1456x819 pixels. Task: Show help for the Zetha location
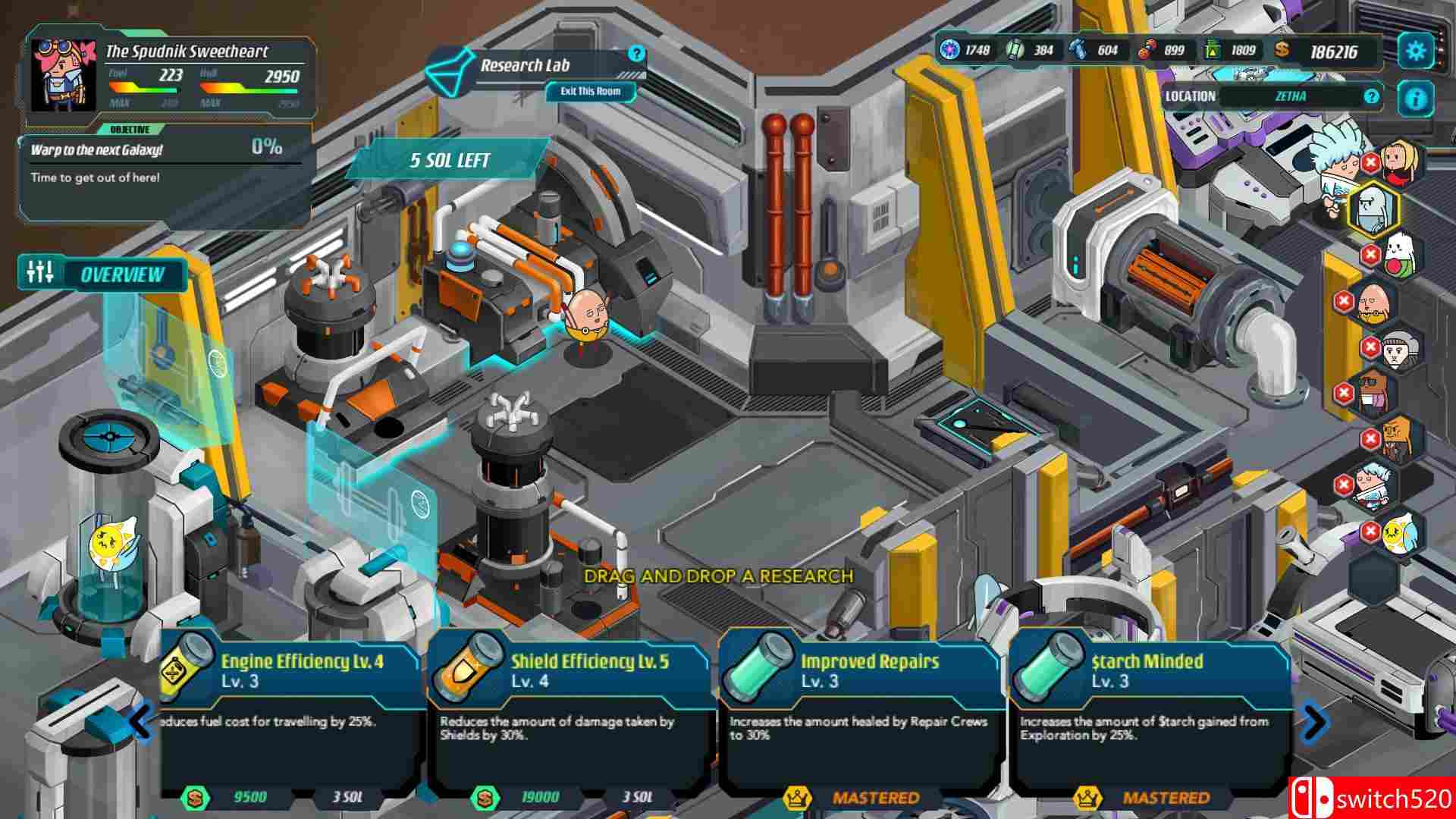(x=1370, y=96)
